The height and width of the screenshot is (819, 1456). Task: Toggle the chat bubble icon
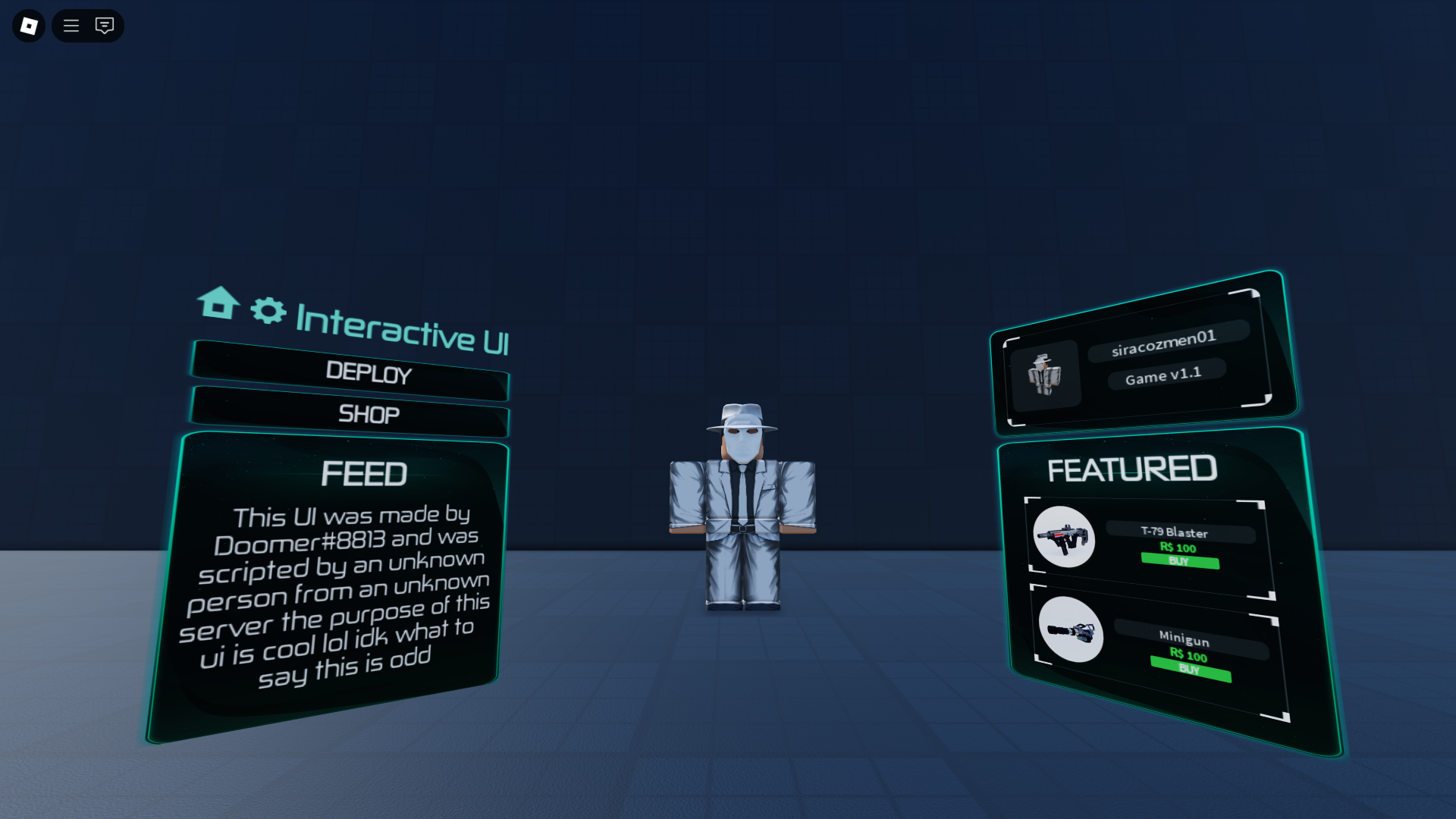(105, 25)
